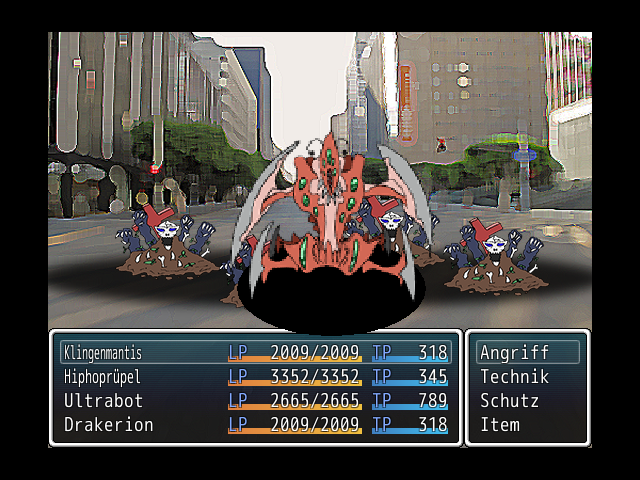Viewport: 640px width, 480px height.
Task: Click the Ultrabot party row
Action: (255, 401)
